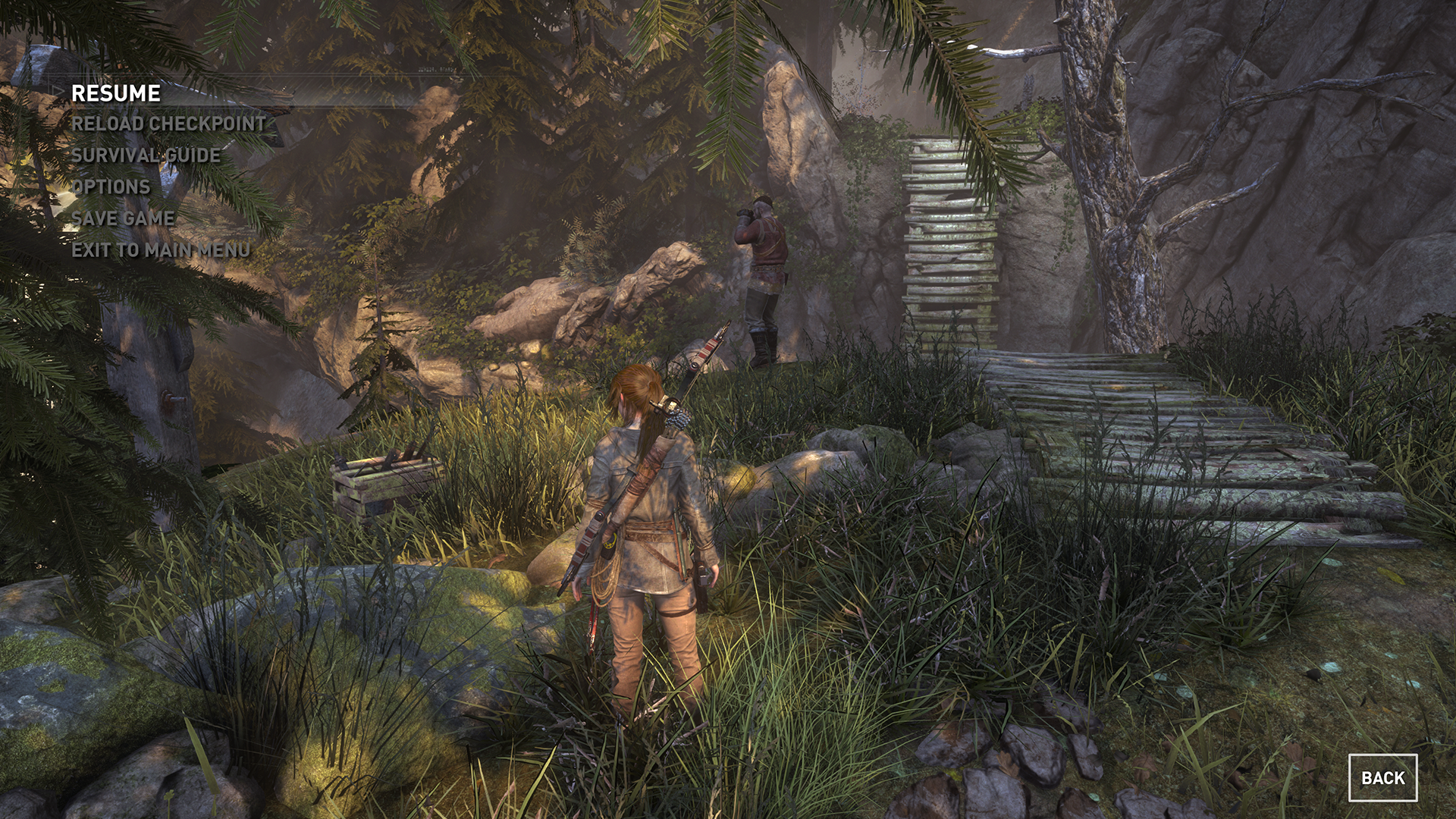Open the Survival Guide
The height and width of the screenshot is (819, 1456).
[146, 155]
